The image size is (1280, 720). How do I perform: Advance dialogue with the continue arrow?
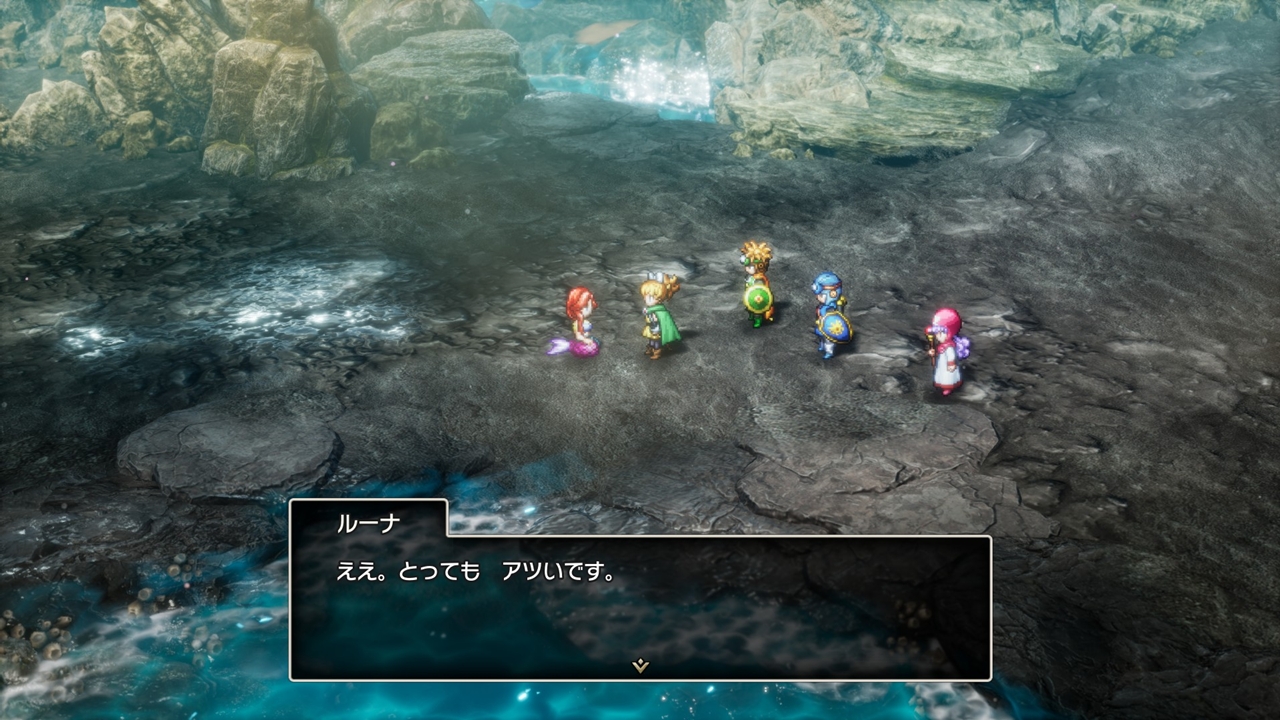(640, 666)
